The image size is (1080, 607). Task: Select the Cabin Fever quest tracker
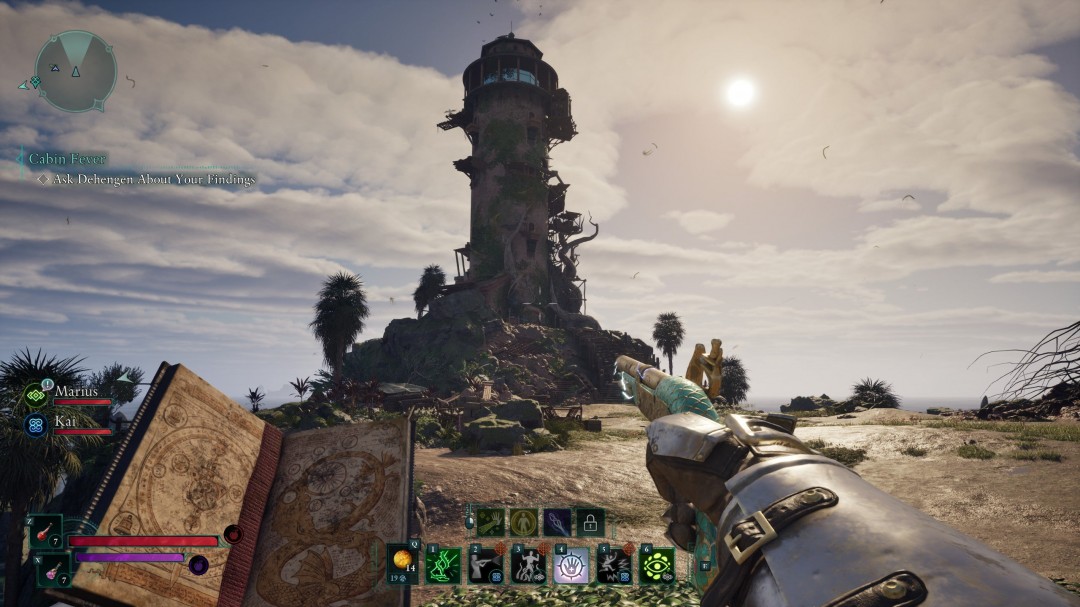click(x=67, y=159)
